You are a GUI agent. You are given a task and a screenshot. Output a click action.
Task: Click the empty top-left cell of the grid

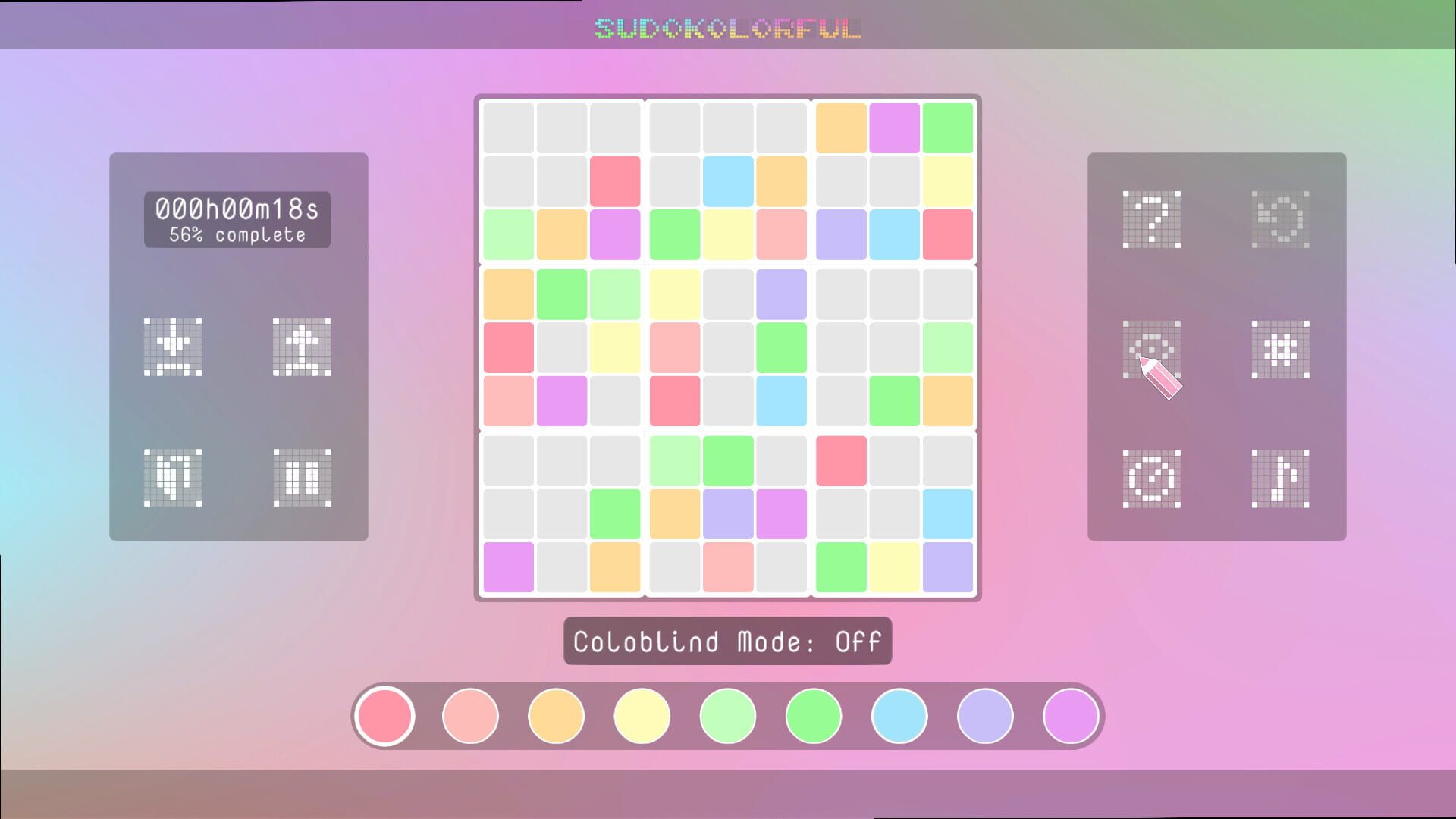tap(507, 127)
